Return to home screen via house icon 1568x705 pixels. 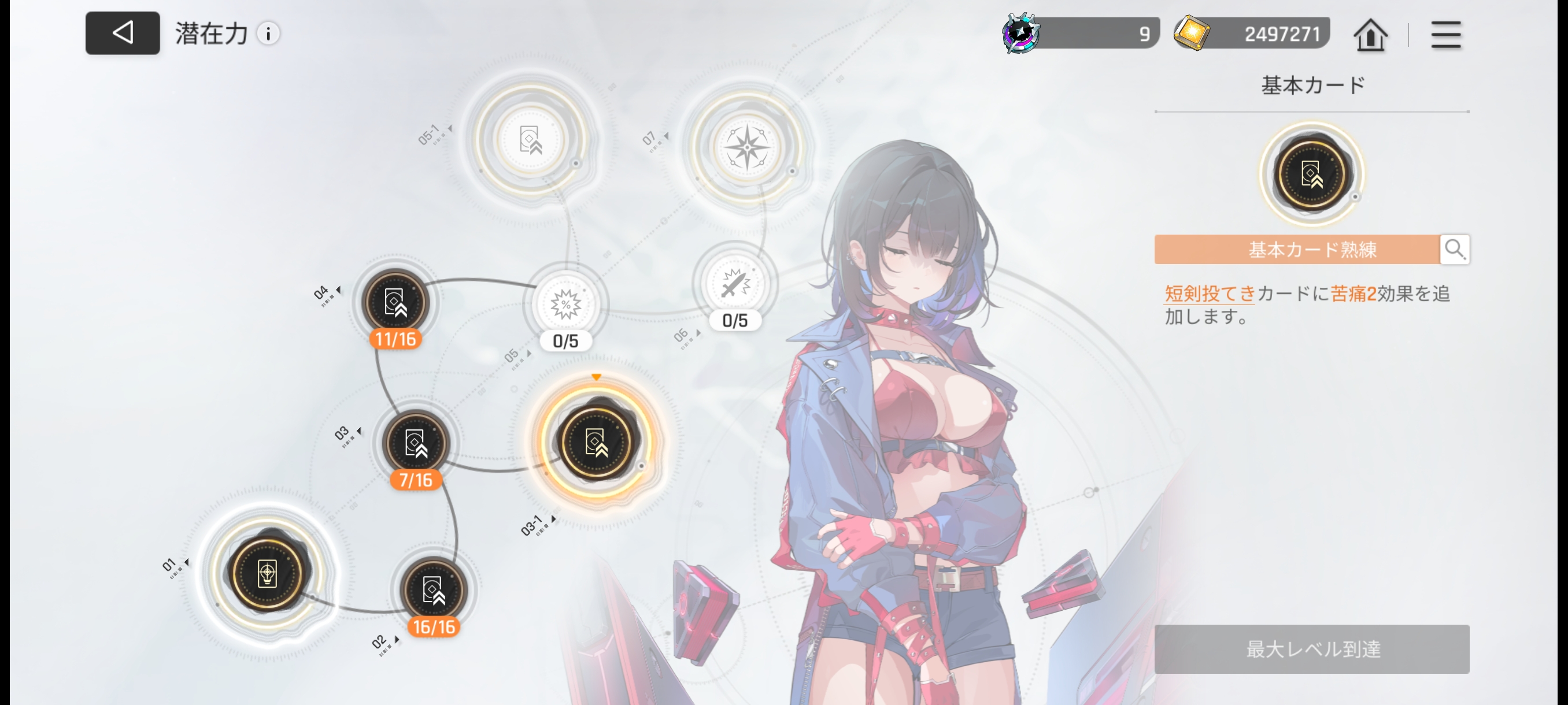[x=1370, y=35]
